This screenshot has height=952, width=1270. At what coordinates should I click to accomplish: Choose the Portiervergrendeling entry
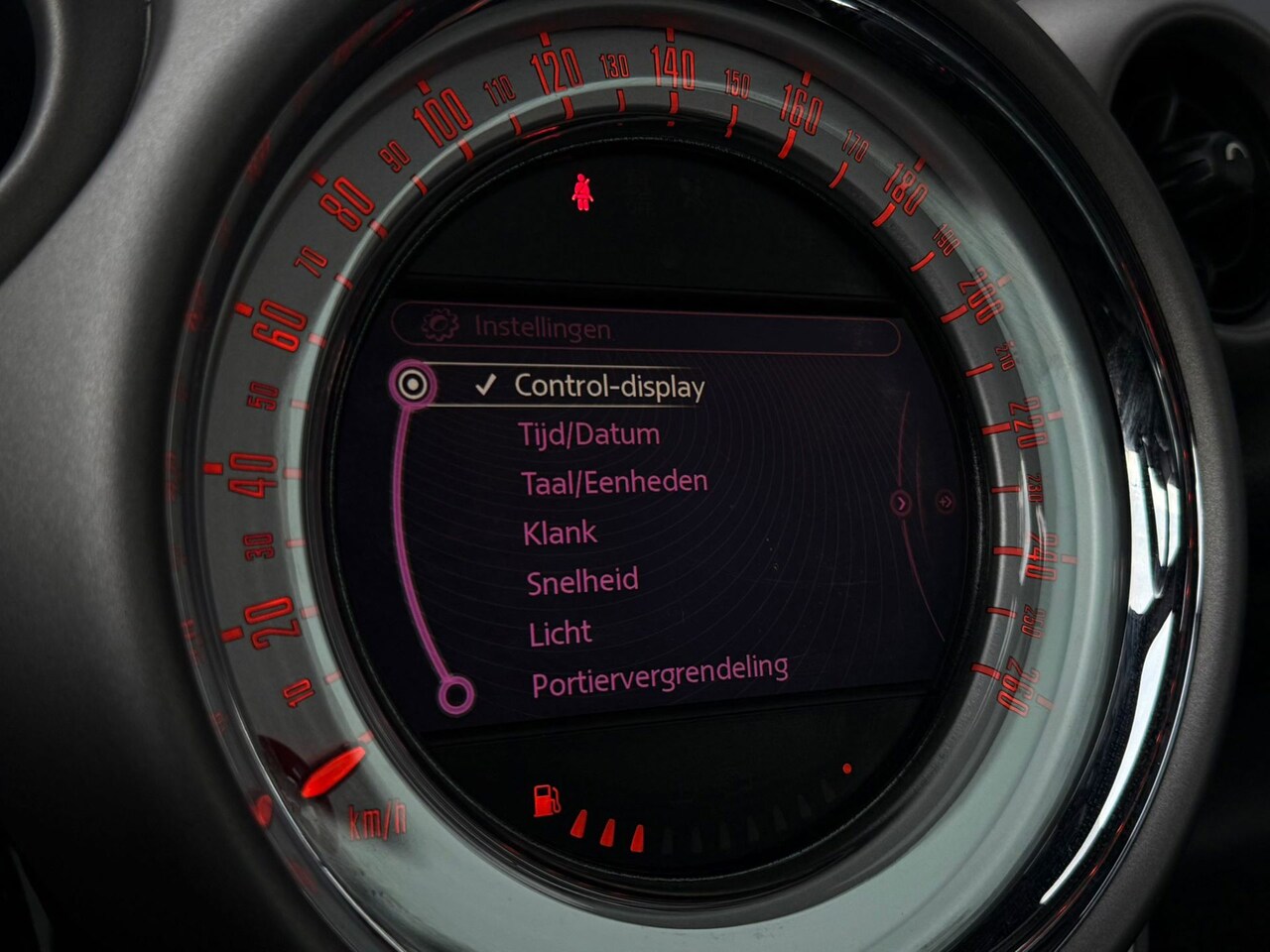pyautogui.click(x=660, y=675)
